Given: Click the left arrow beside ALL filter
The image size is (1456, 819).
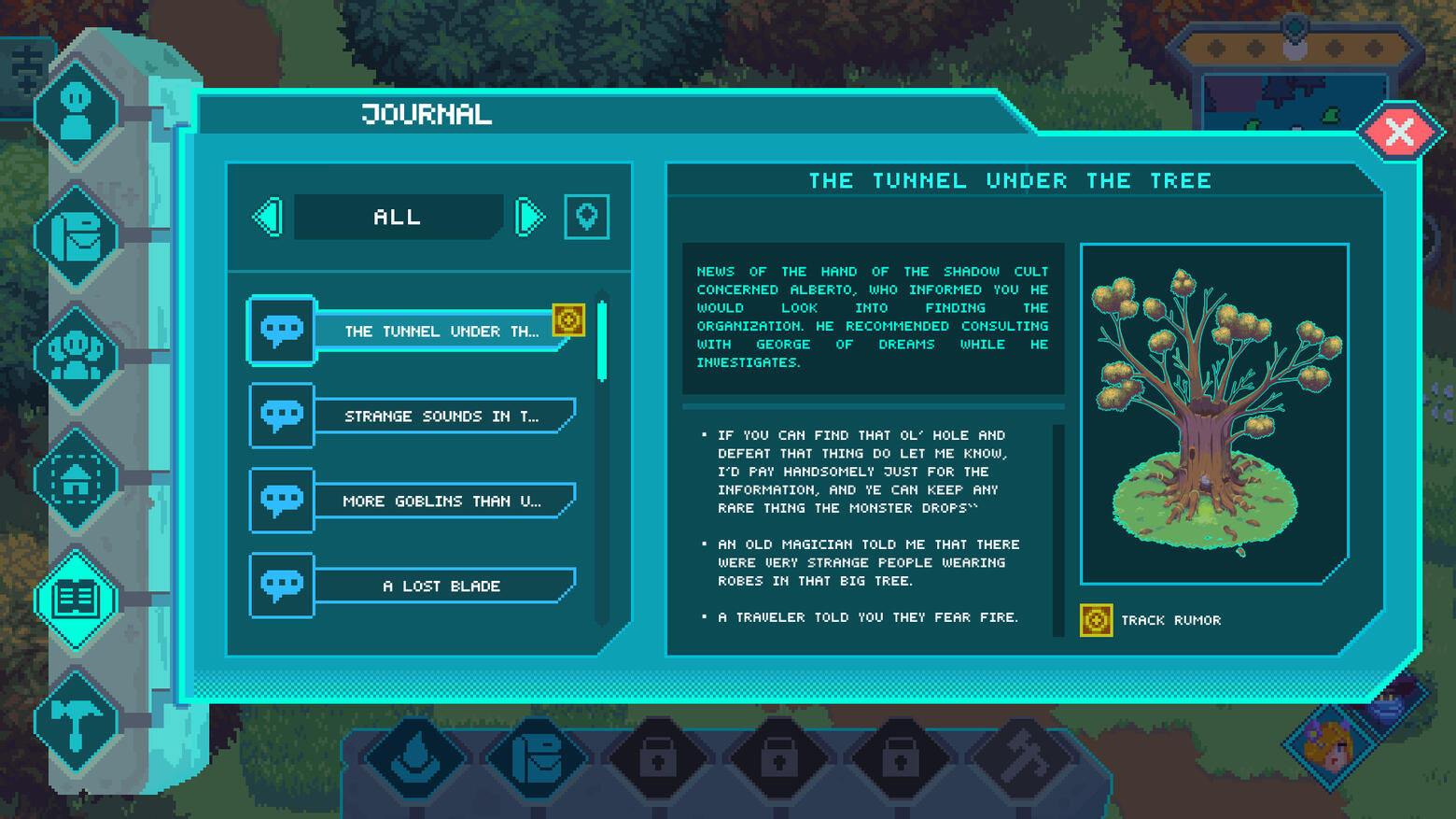Looking at the screenshot, I should click(x=269, y=218).
